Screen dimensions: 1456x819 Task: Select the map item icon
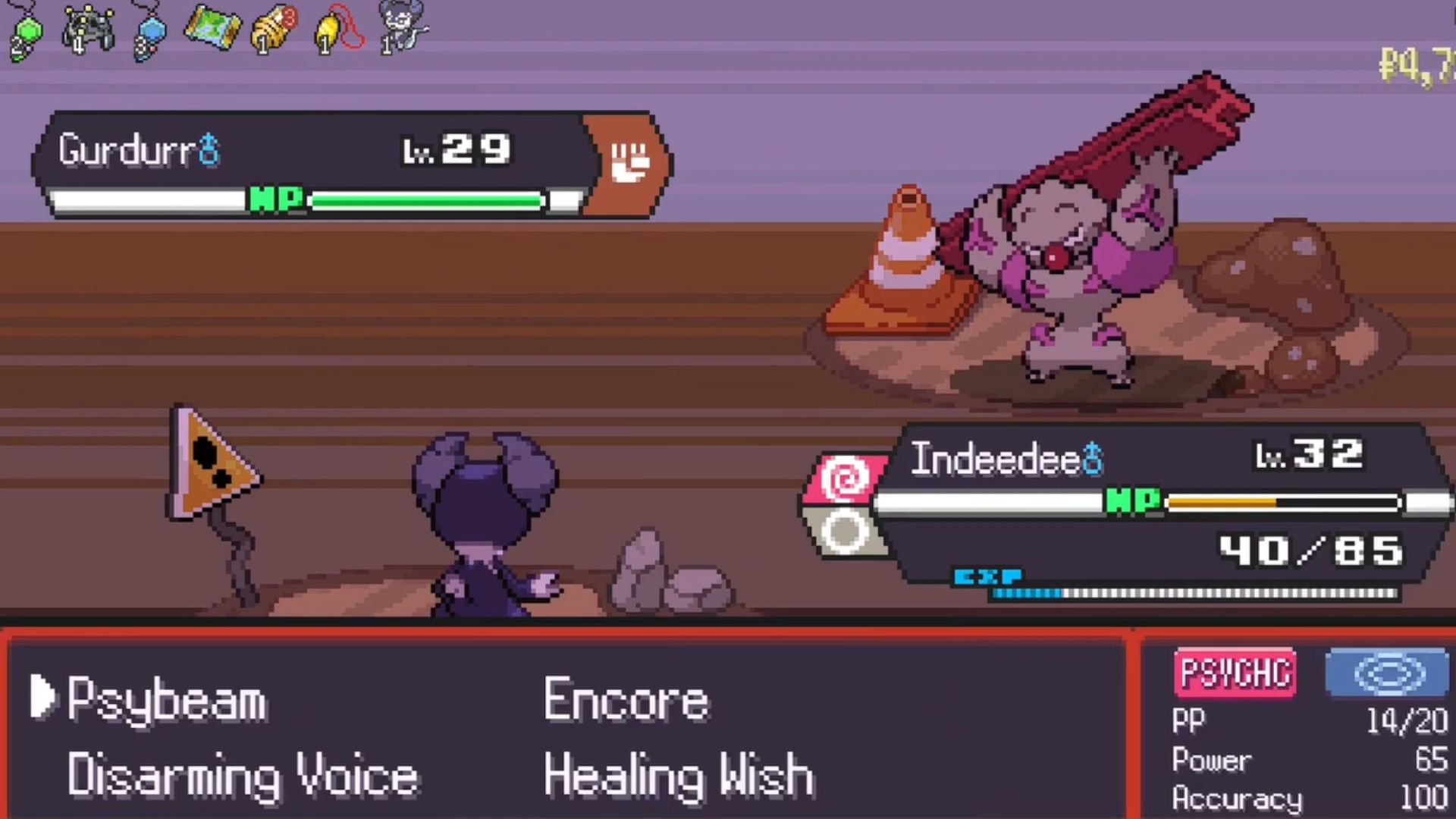pyautogui.click(x=212, y=29)
